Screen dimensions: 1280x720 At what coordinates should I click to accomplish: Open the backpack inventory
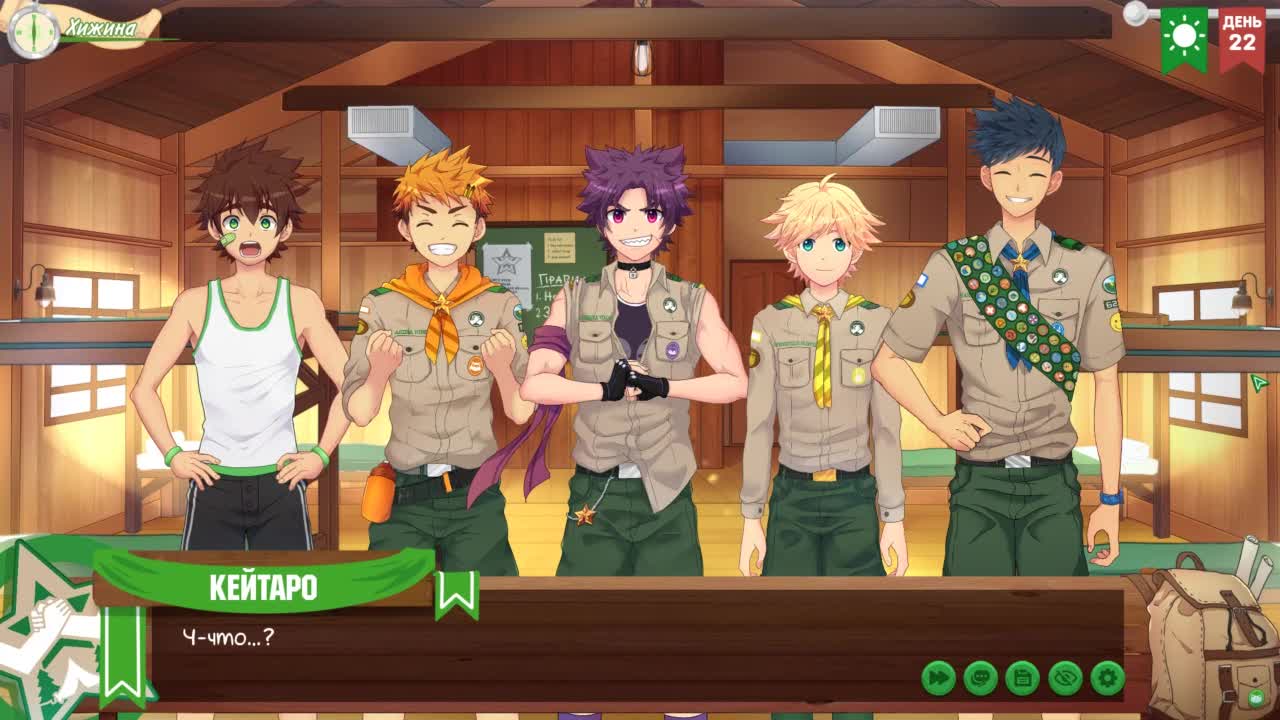(1210, 640)
